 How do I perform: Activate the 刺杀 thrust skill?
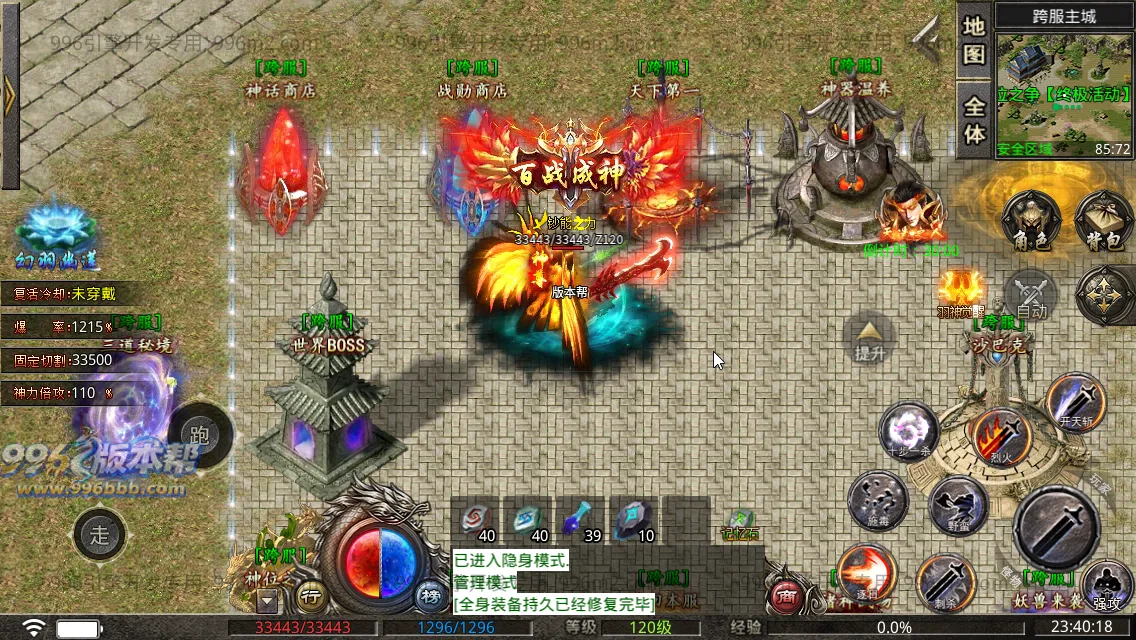pyautogui.click(x=945, y=582)
